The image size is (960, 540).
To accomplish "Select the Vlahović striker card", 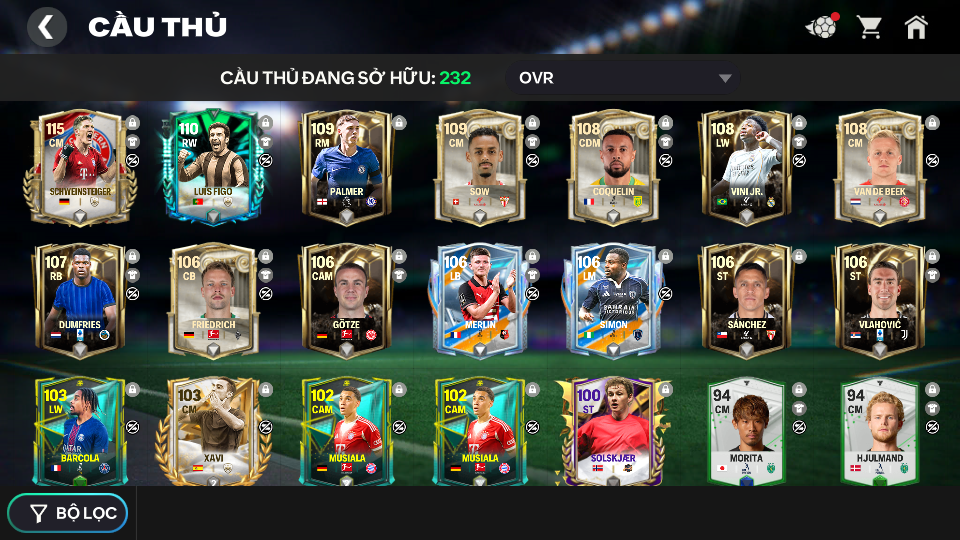I will (880, 300).
